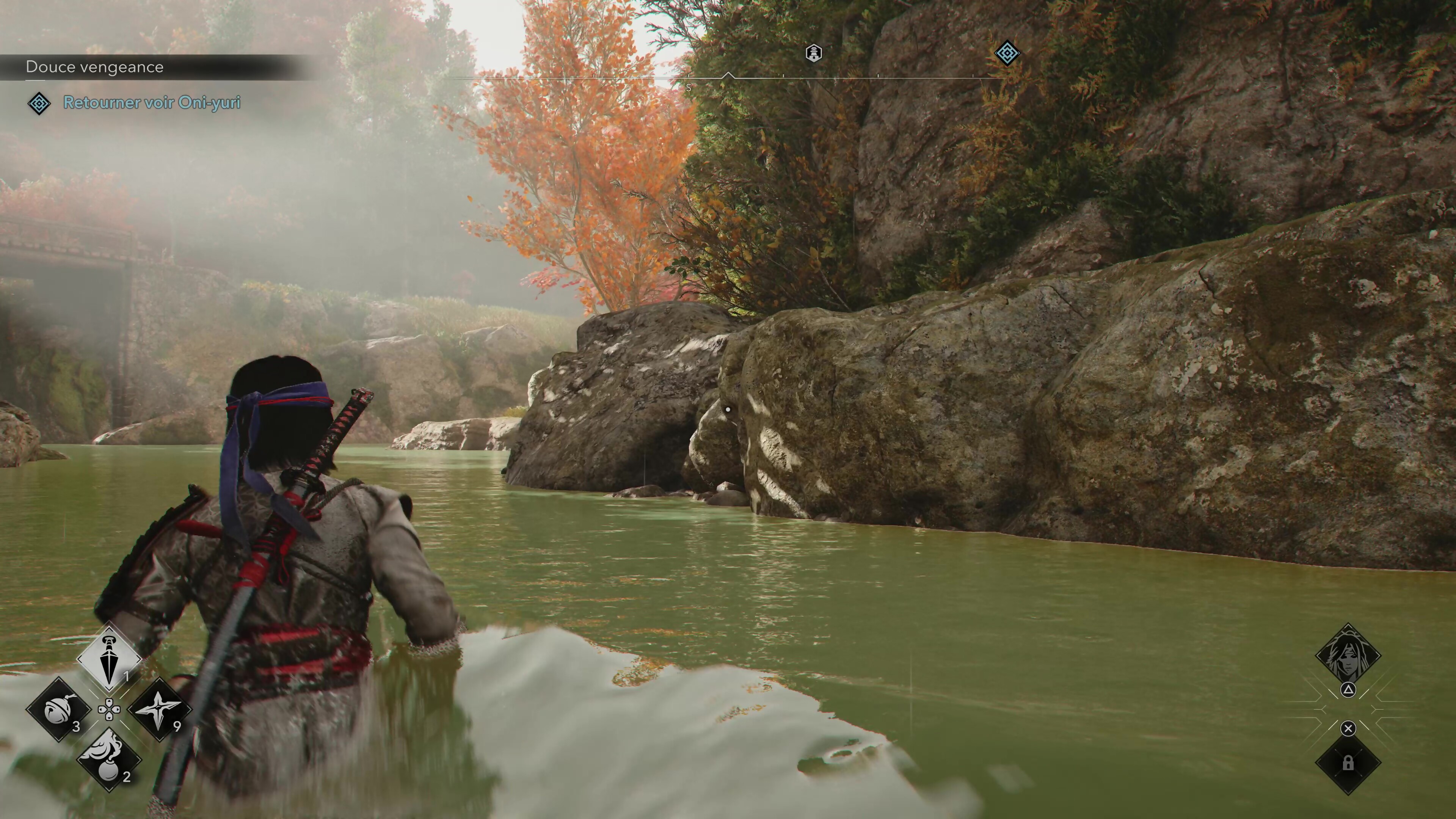Screen dimensions: 1456x819
Task: Select the quest marker on the compass
Action: point(1007,54)
